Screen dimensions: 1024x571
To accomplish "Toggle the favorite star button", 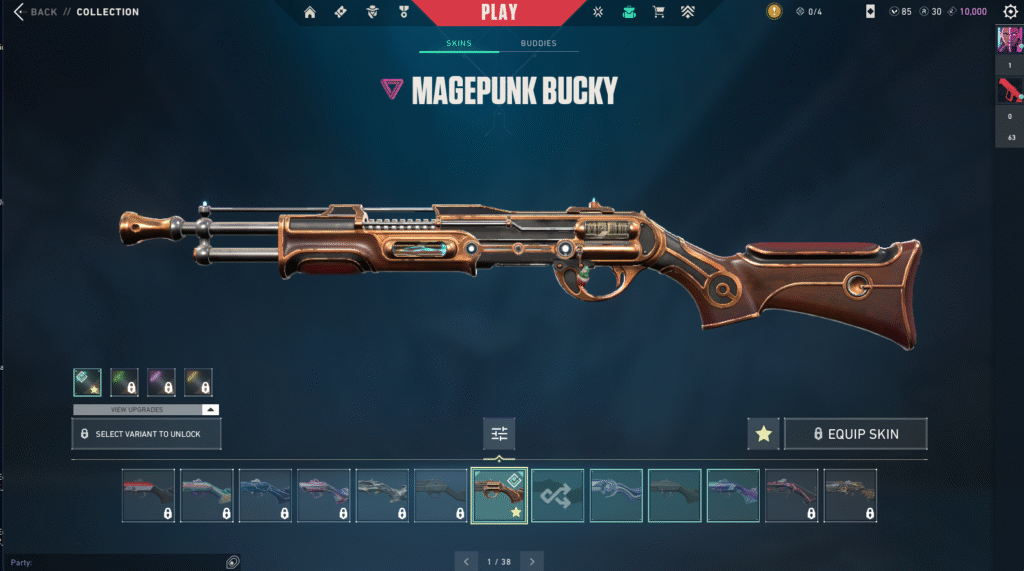I will coord(764,434).
